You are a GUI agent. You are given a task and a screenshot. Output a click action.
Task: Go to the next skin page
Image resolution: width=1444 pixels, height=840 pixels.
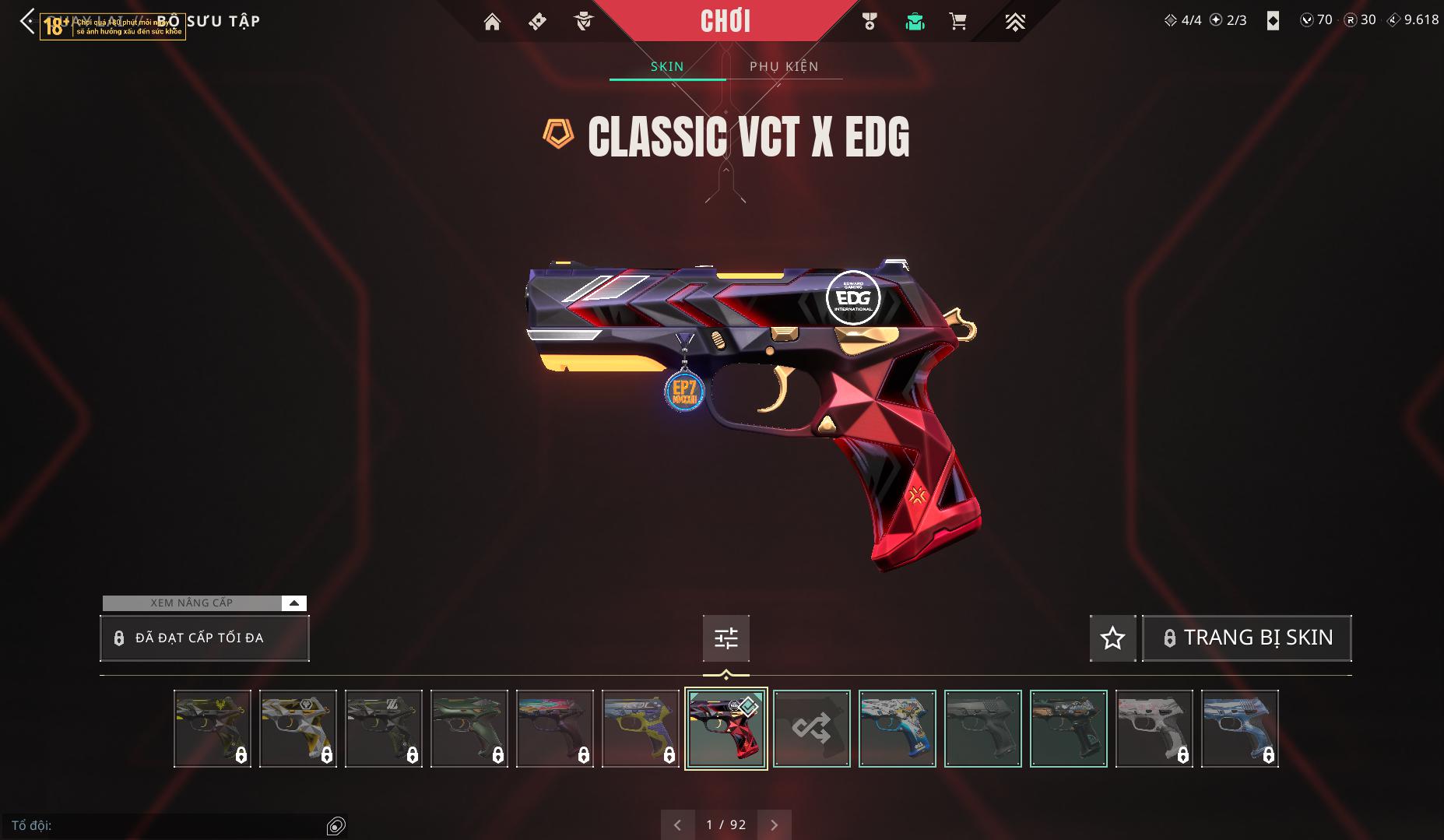774,824
